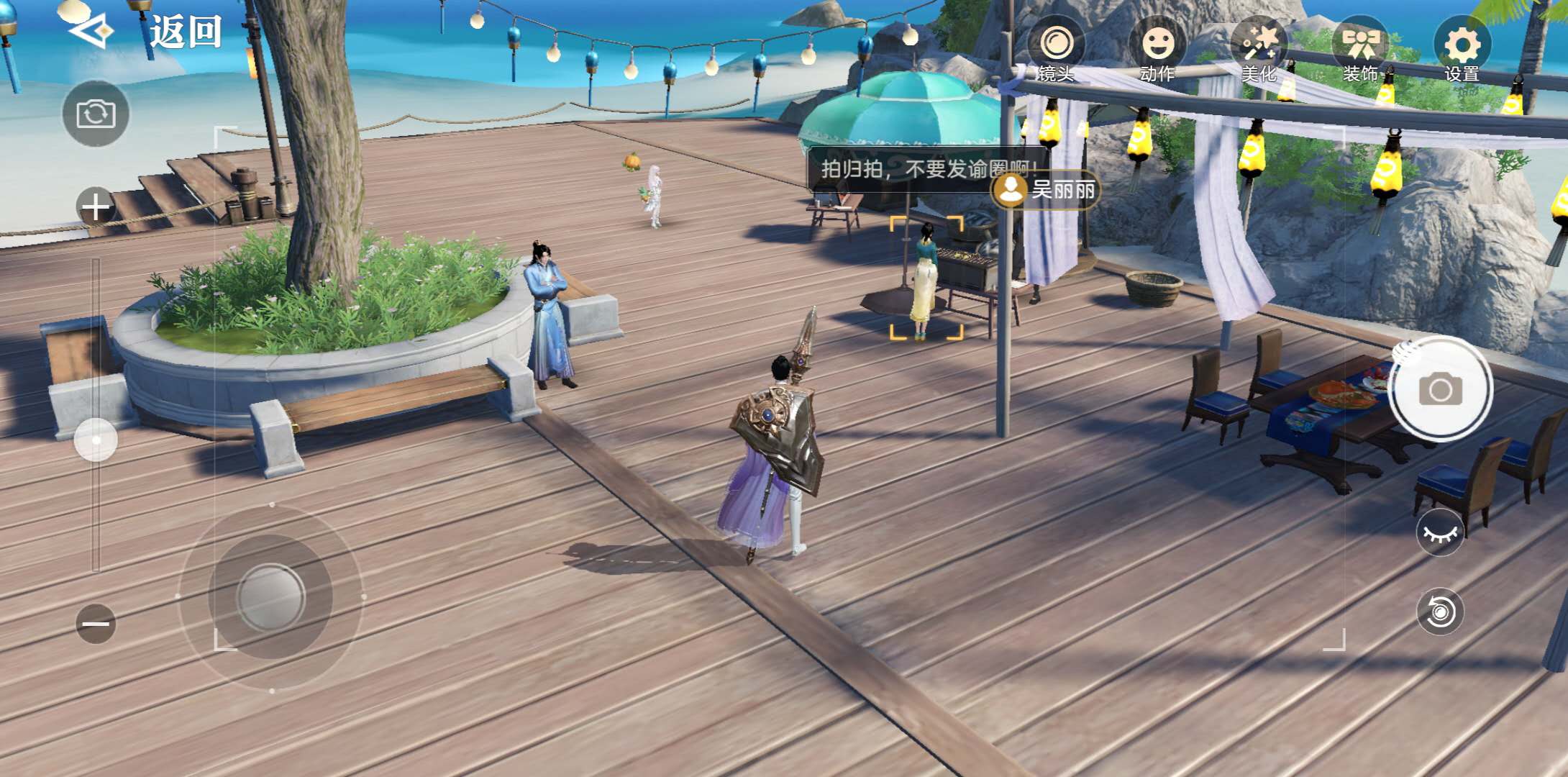Select the 吴丽丽 name tag
This screenshot has width=1568, height=777.
click(1047, 190)
